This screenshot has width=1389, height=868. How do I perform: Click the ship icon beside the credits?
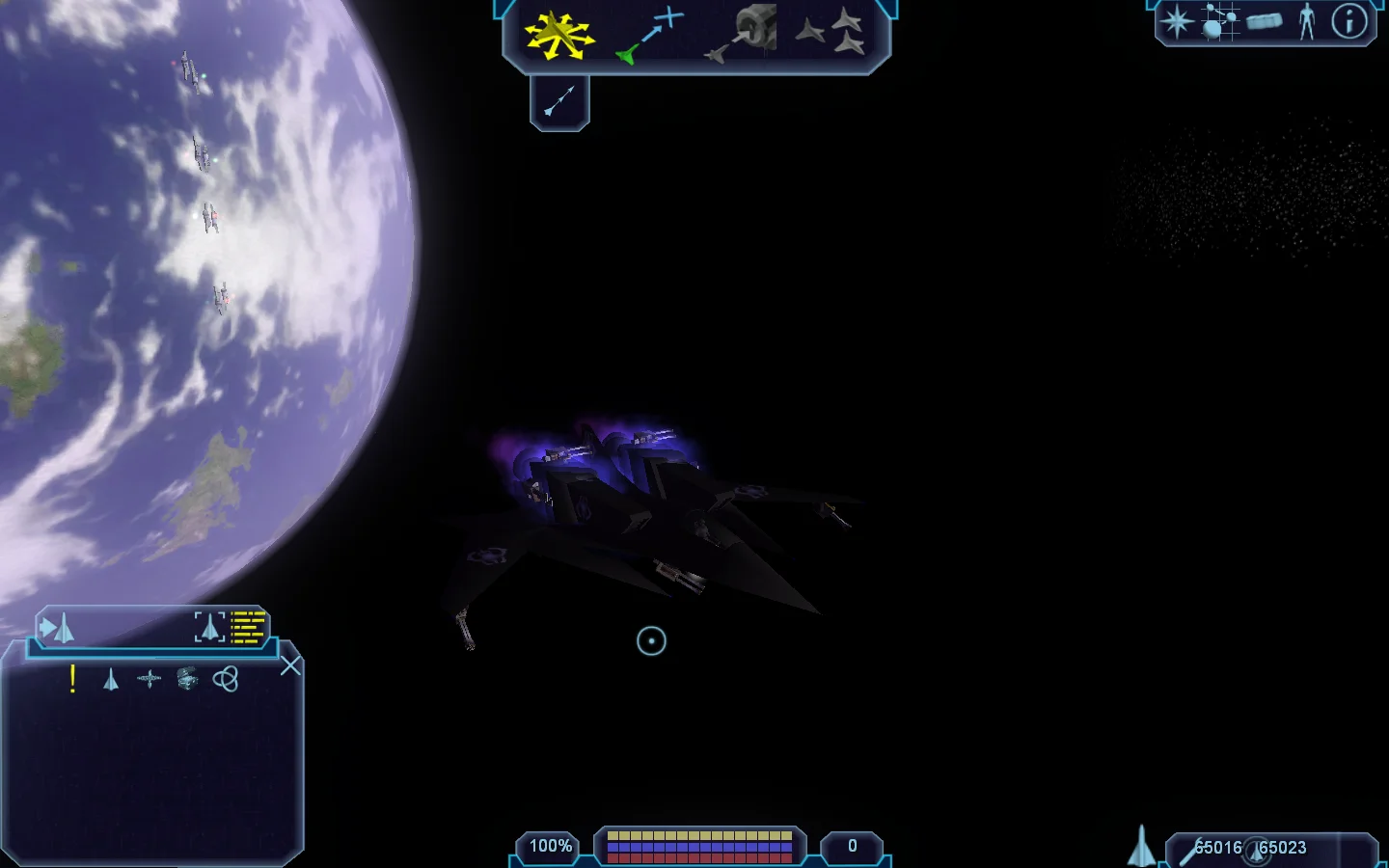[1142, 847]
